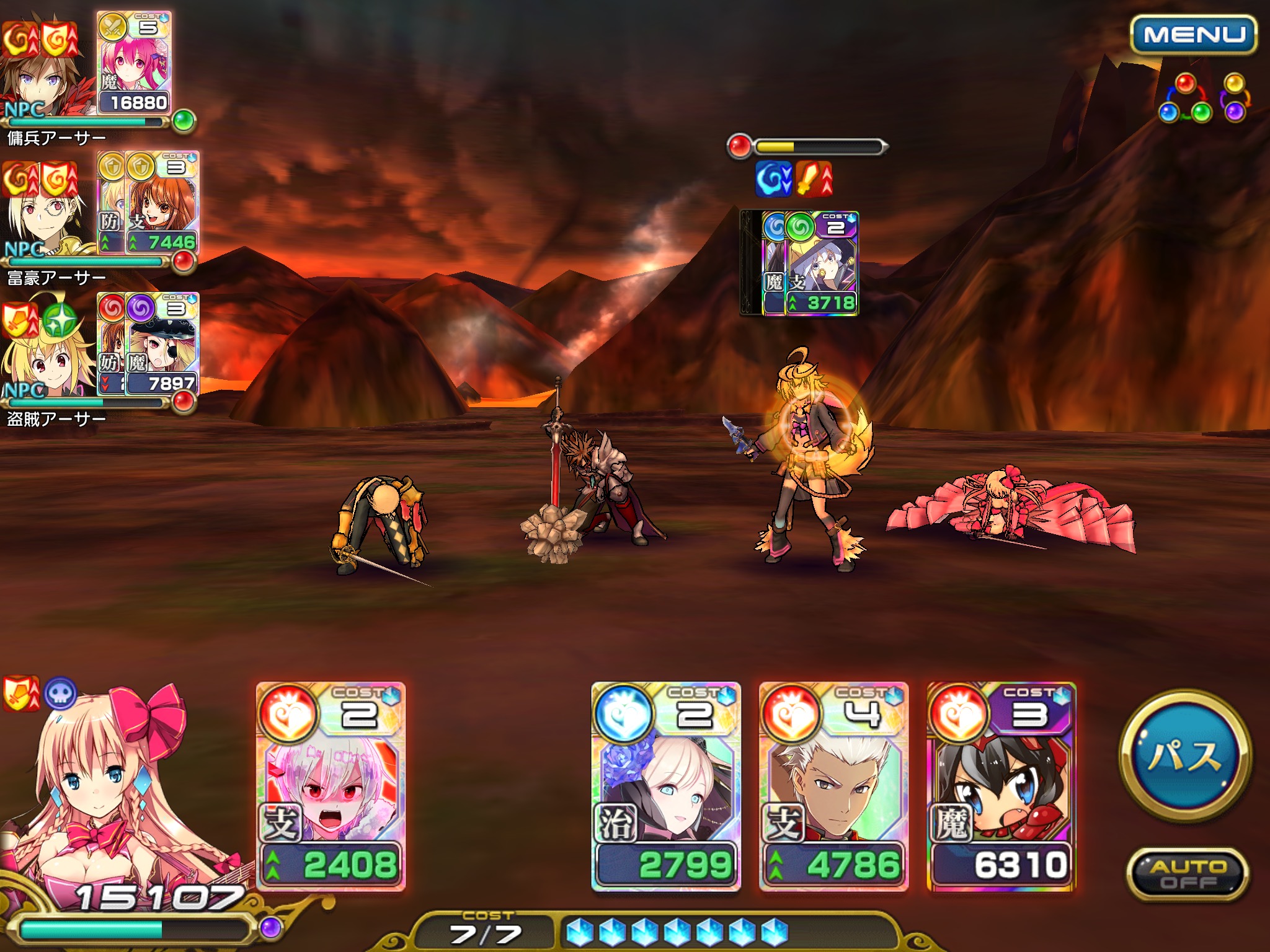Play the magic card with 6310

tap(1001, 787)
